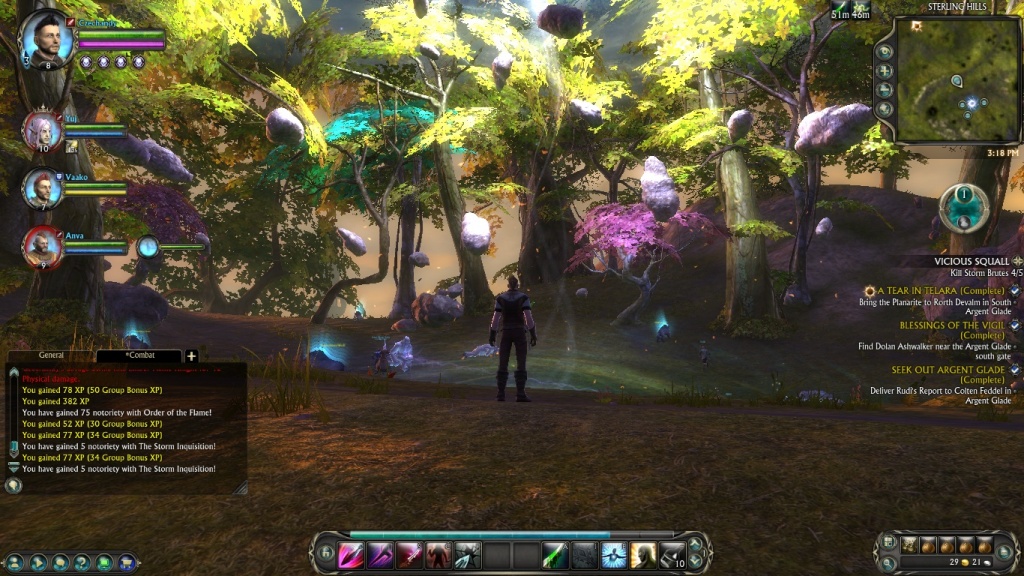The height and width of the screenshot is (576, 1024).
Task: Activate the golden hooded figure ability
Action: click(642, 554)
